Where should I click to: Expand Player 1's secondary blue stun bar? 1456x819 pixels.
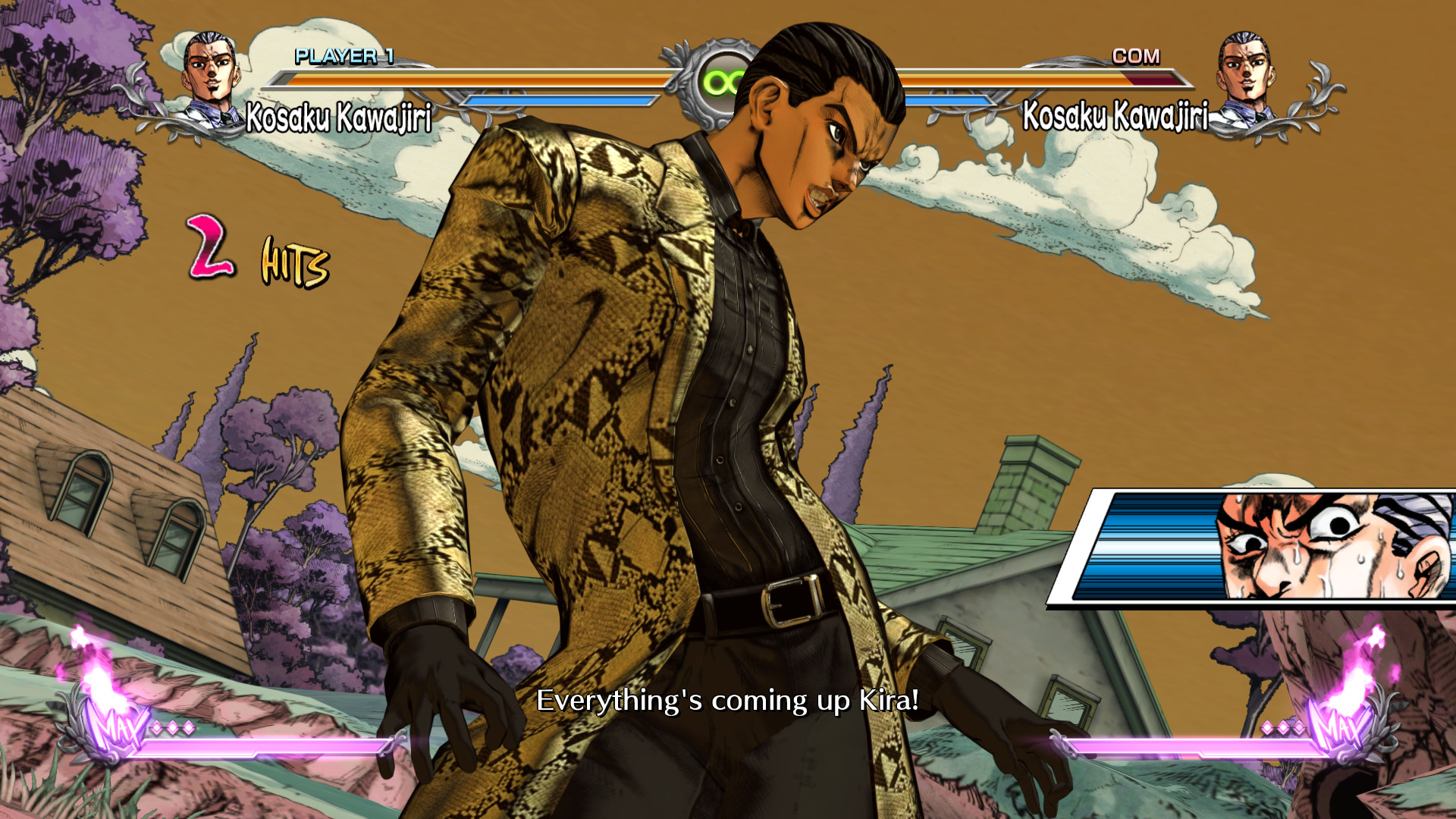[561, 99]
